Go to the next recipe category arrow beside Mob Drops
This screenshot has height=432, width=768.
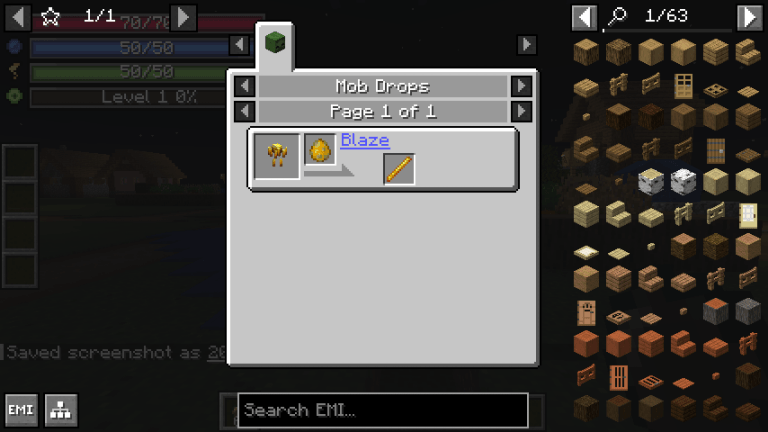521,86
